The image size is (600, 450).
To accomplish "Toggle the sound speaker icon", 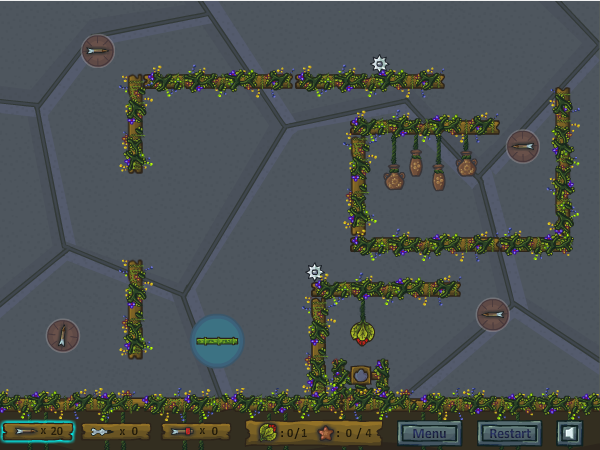I will click(569, 433).
